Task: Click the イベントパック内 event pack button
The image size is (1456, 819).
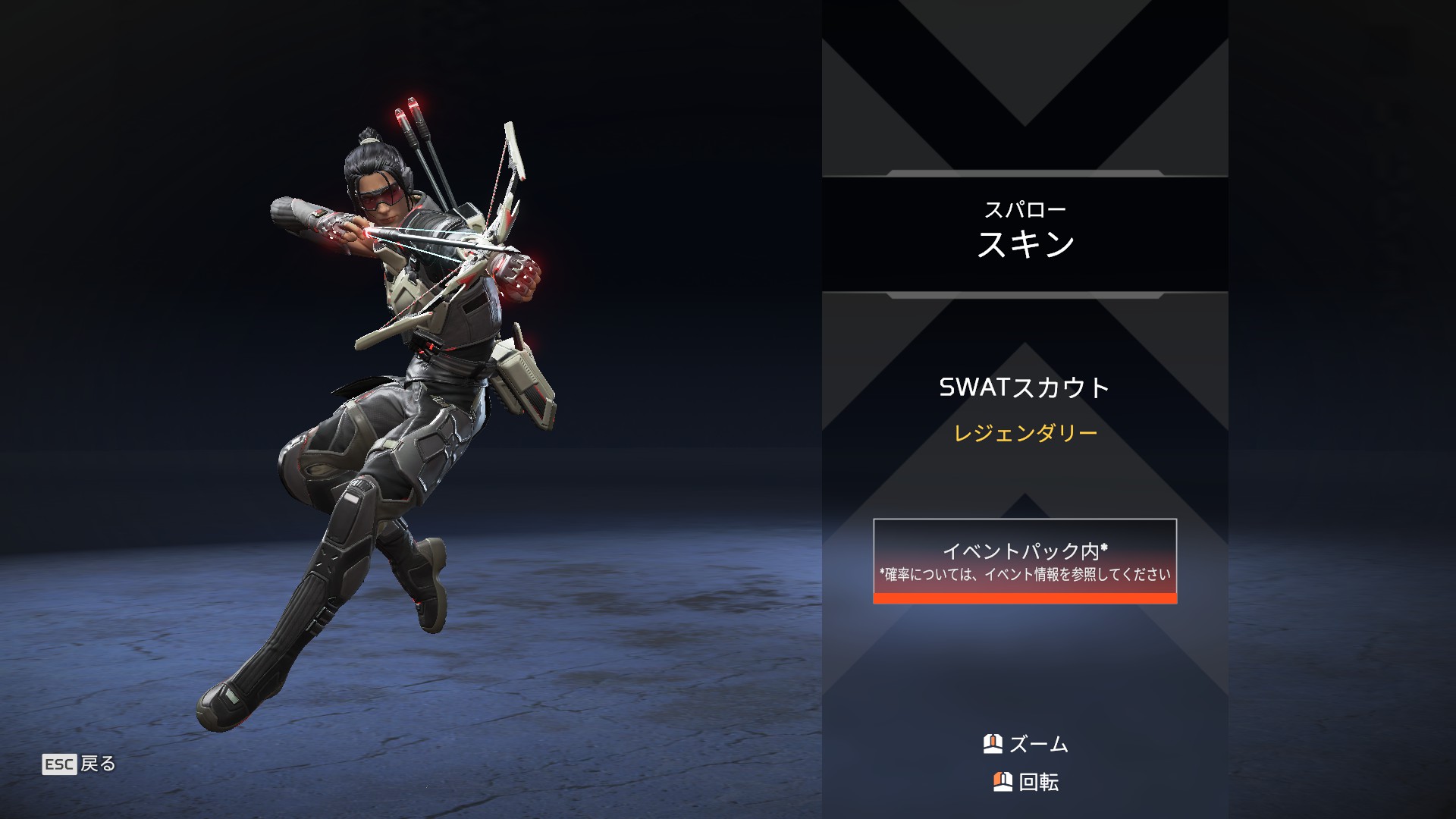Action: click(x=1025, y=560)
